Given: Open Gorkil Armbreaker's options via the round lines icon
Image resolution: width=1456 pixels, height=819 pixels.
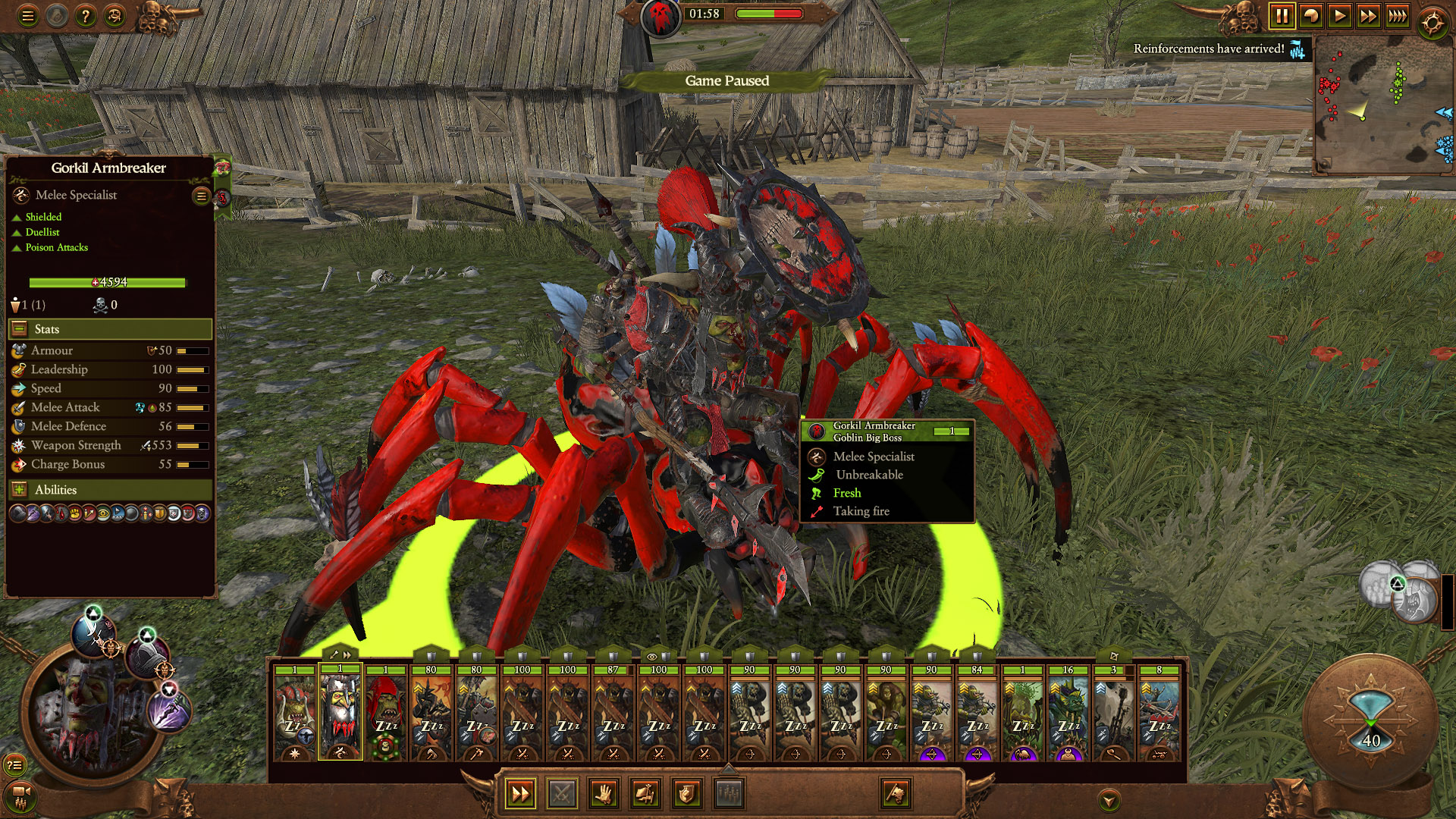Looking at the screenshot, I should click(200, 195).
